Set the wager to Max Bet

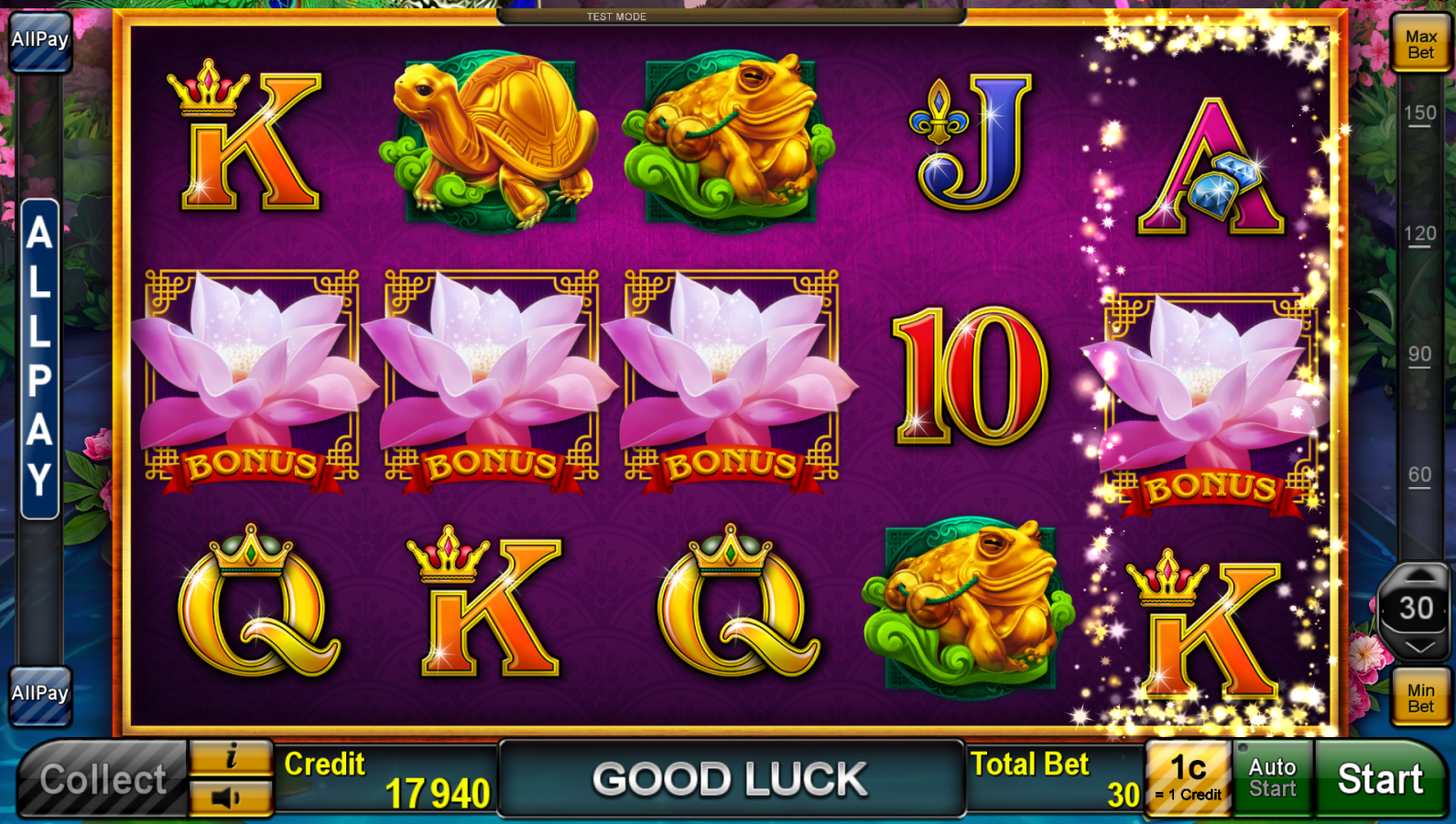coord(1420,44)
